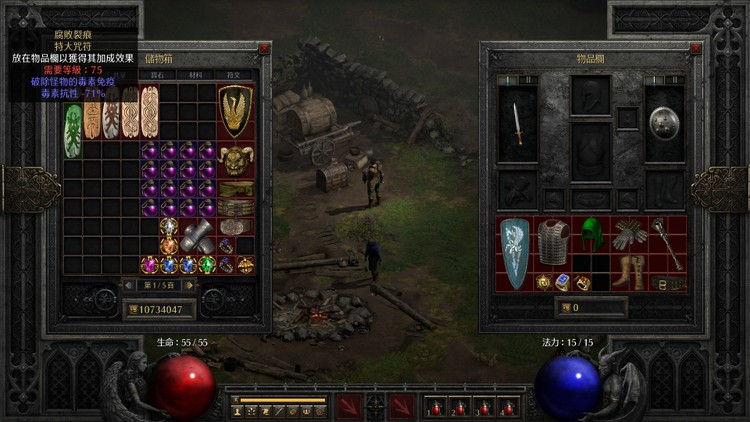Select the chain mail armor in inventory
Viewport: 750px width, 422px height.
tap(553, 241)
